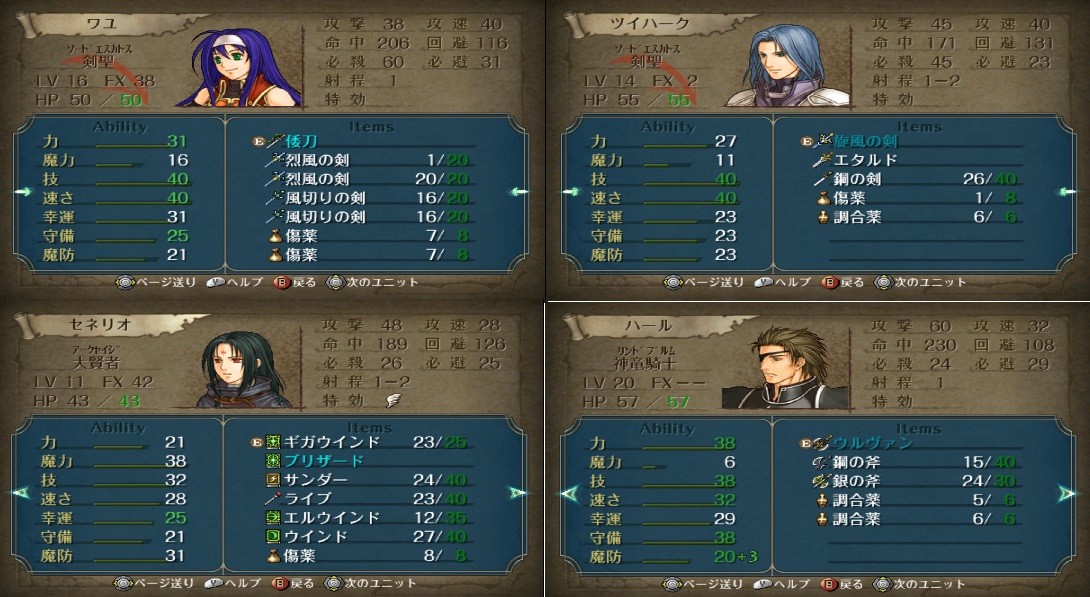The height and width of the screenshot is (597, 1090).
Task: Select the 傷薬 with 8/8 uses in セネリオ's items
Action: tap(310, 556)
